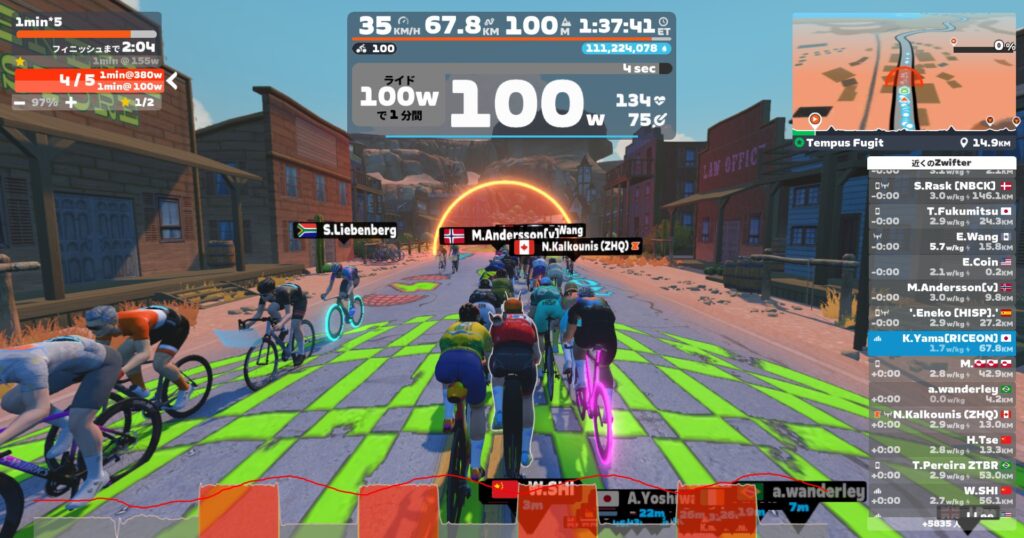Click the S.Liebenberg rider name tag
1024x538 pixels.
click(x=344, y=230)
